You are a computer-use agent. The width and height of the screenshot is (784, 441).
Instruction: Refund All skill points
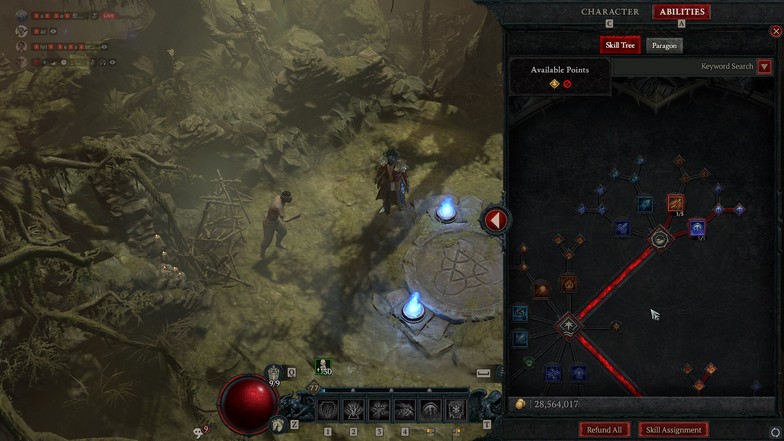604,429
